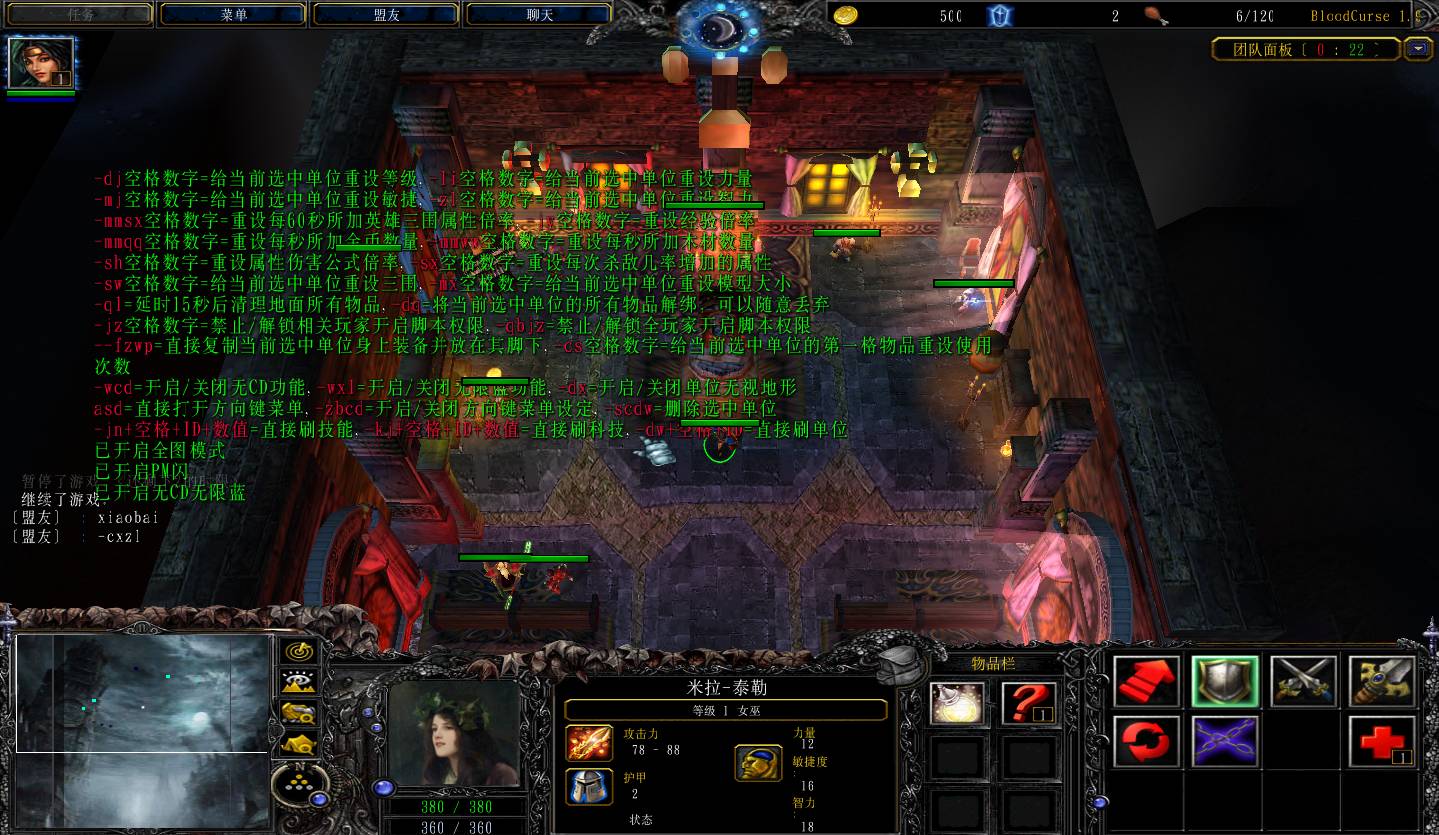The image size is (1439, 835).
Task: Toggle the formation movement button
Action: 297,744
